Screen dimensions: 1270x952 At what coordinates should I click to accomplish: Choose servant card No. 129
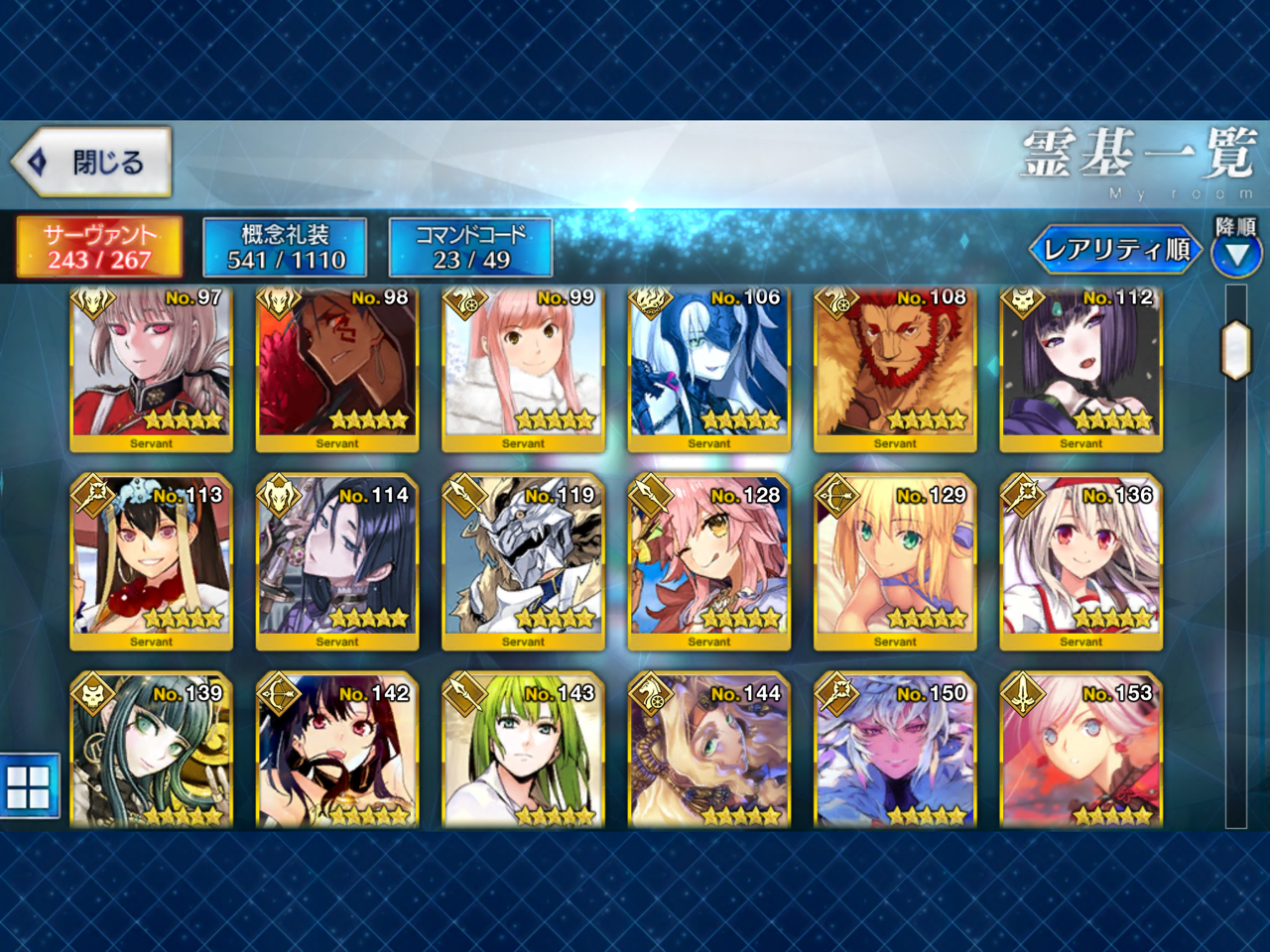coord(895,562)
